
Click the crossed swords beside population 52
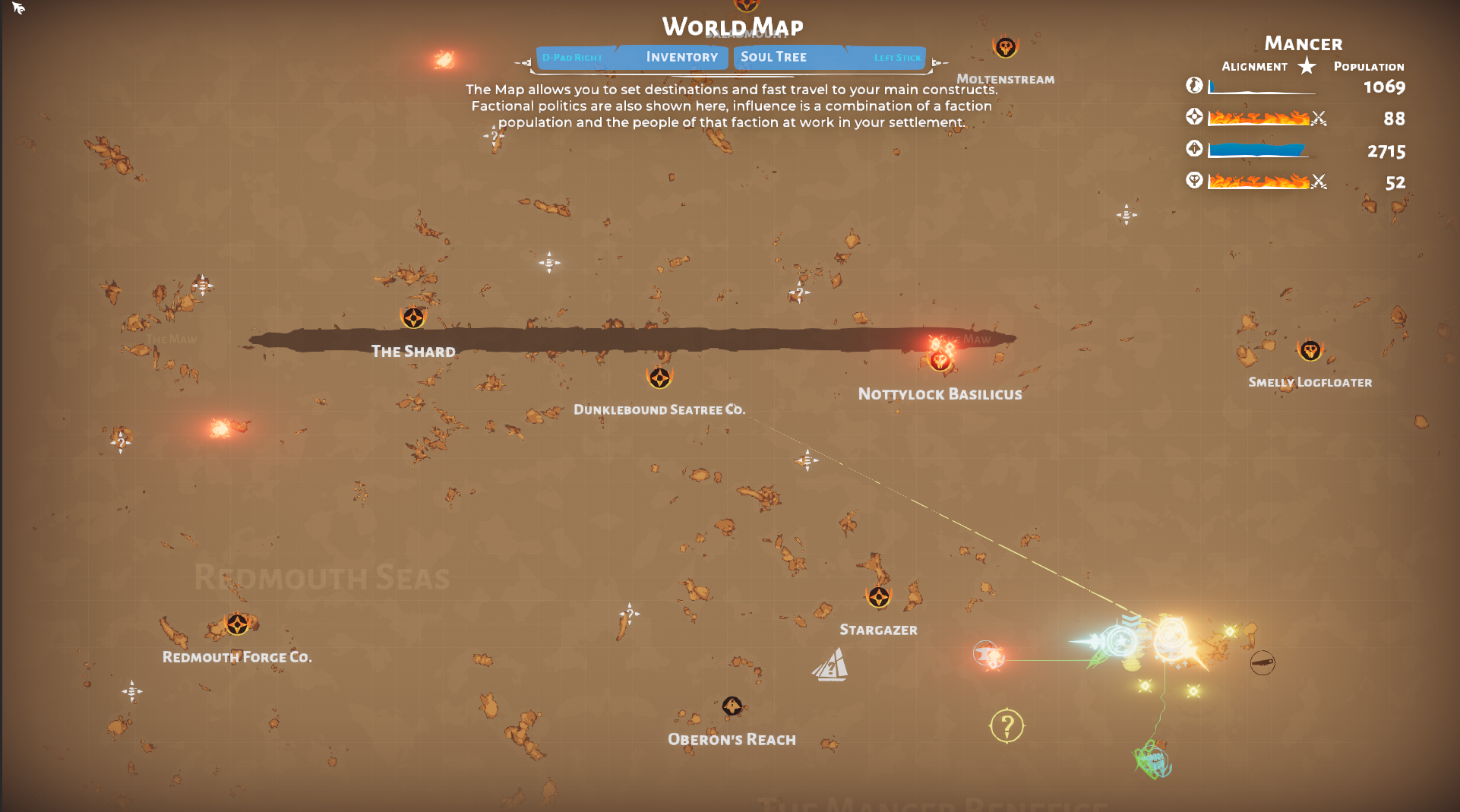point(1319,182)
